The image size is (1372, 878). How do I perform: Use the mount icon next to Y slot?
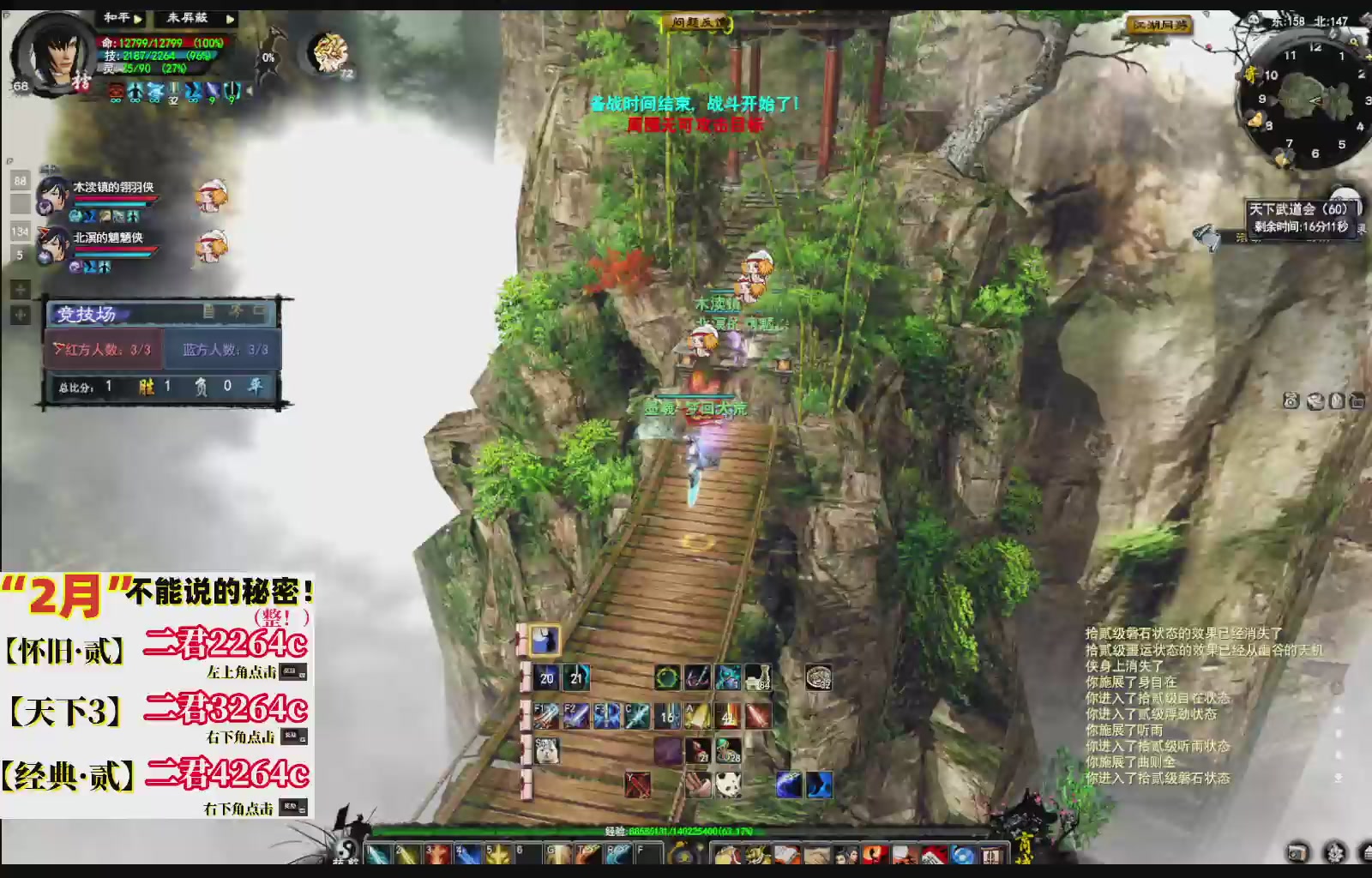[x=698, y=785]
